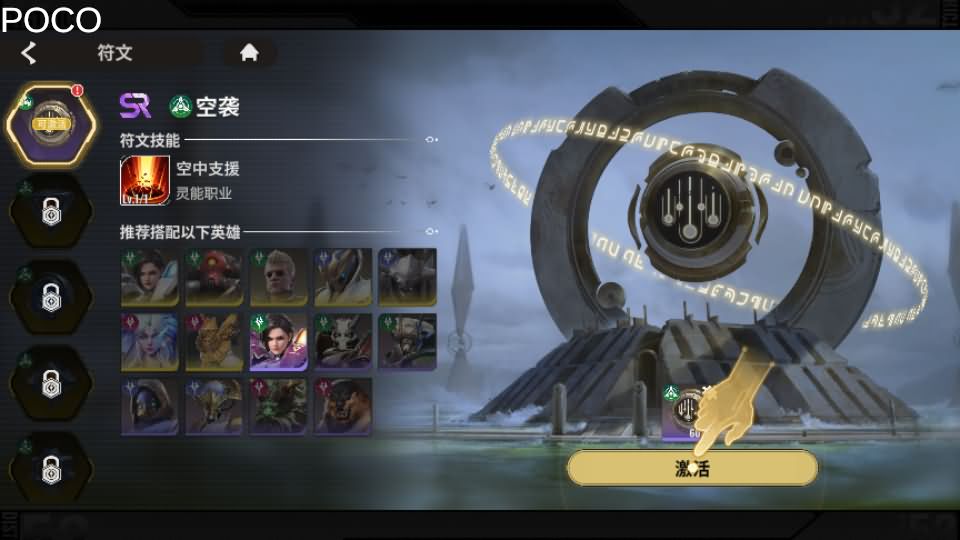Select the red-helmeted robot hero portrait
Image resolution: width=960 pixels, height=540 pixels.
click(214, 277)
